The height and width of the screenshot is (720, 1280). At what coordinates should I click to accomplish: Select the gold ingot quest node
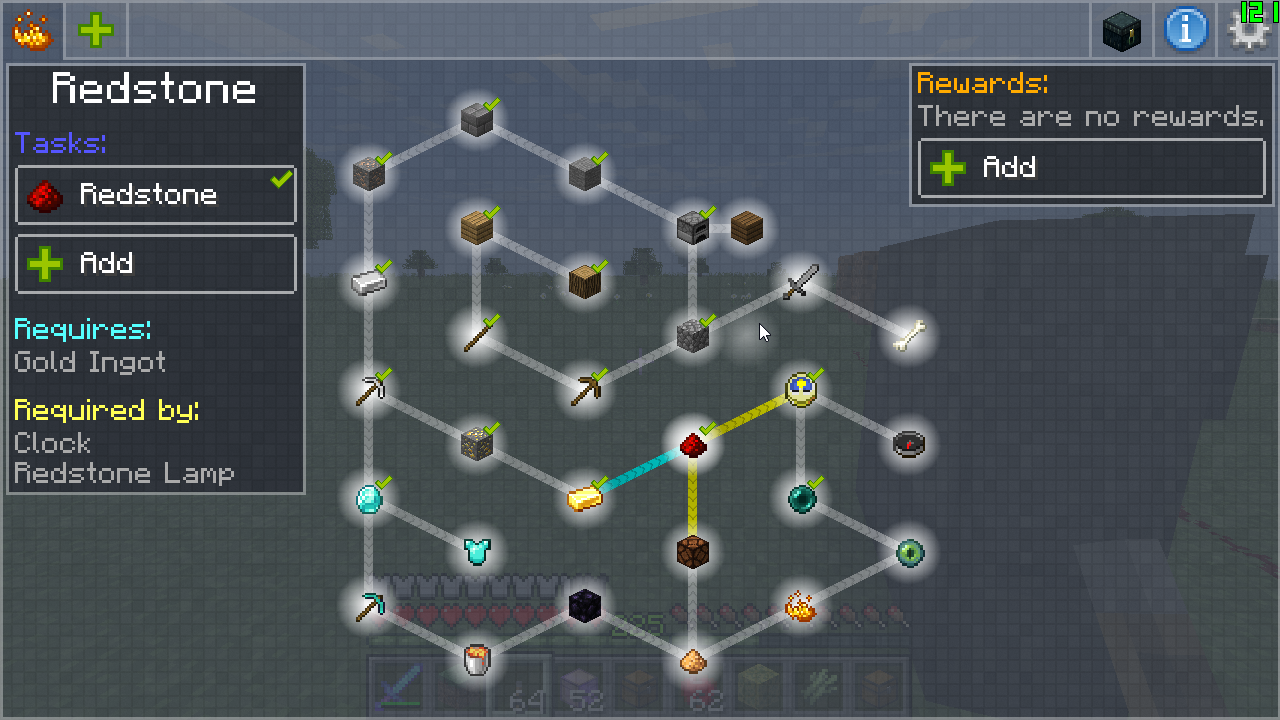click(x=585, y=497)
